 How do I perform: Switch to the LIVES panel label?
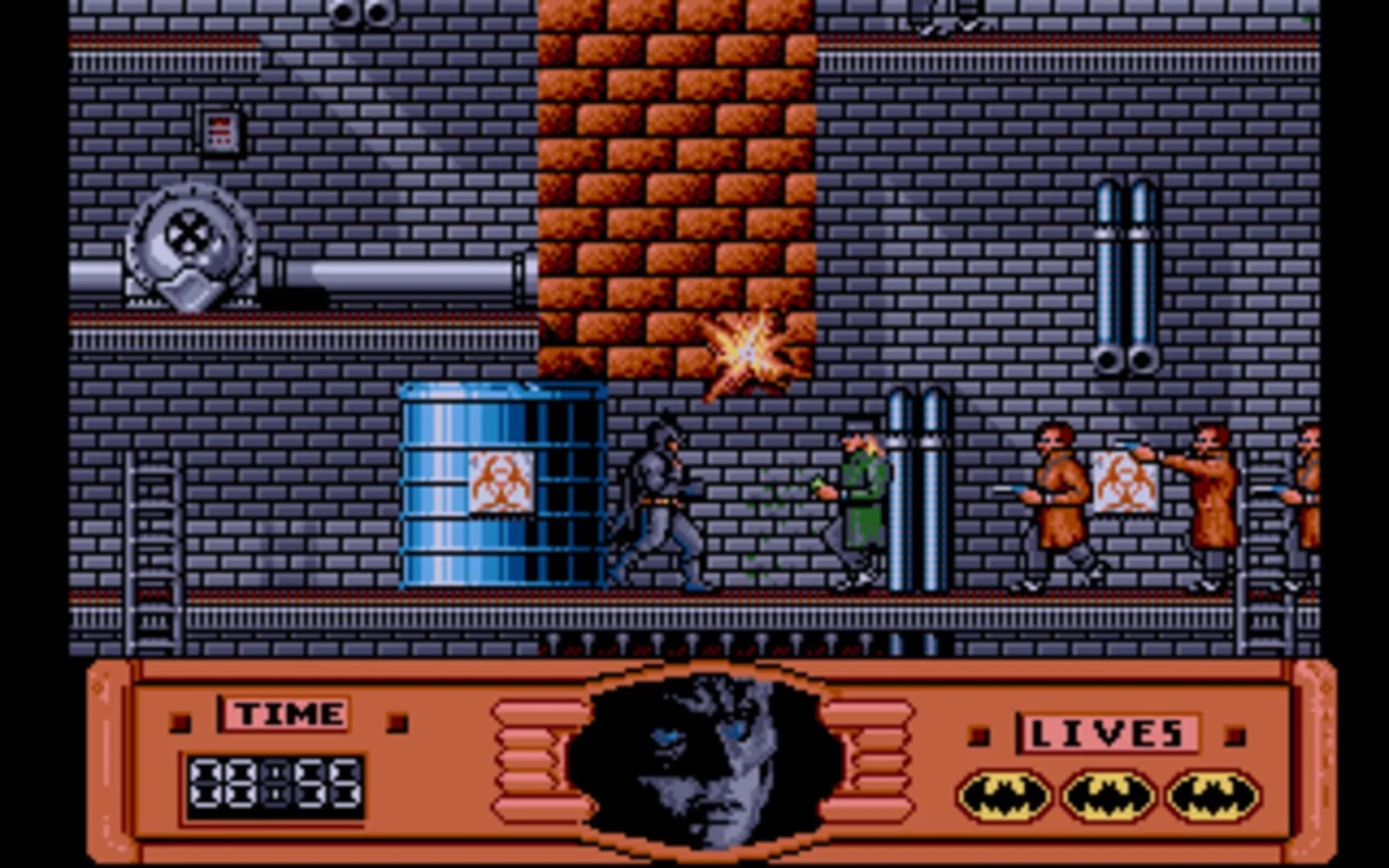pos(1108,732)
